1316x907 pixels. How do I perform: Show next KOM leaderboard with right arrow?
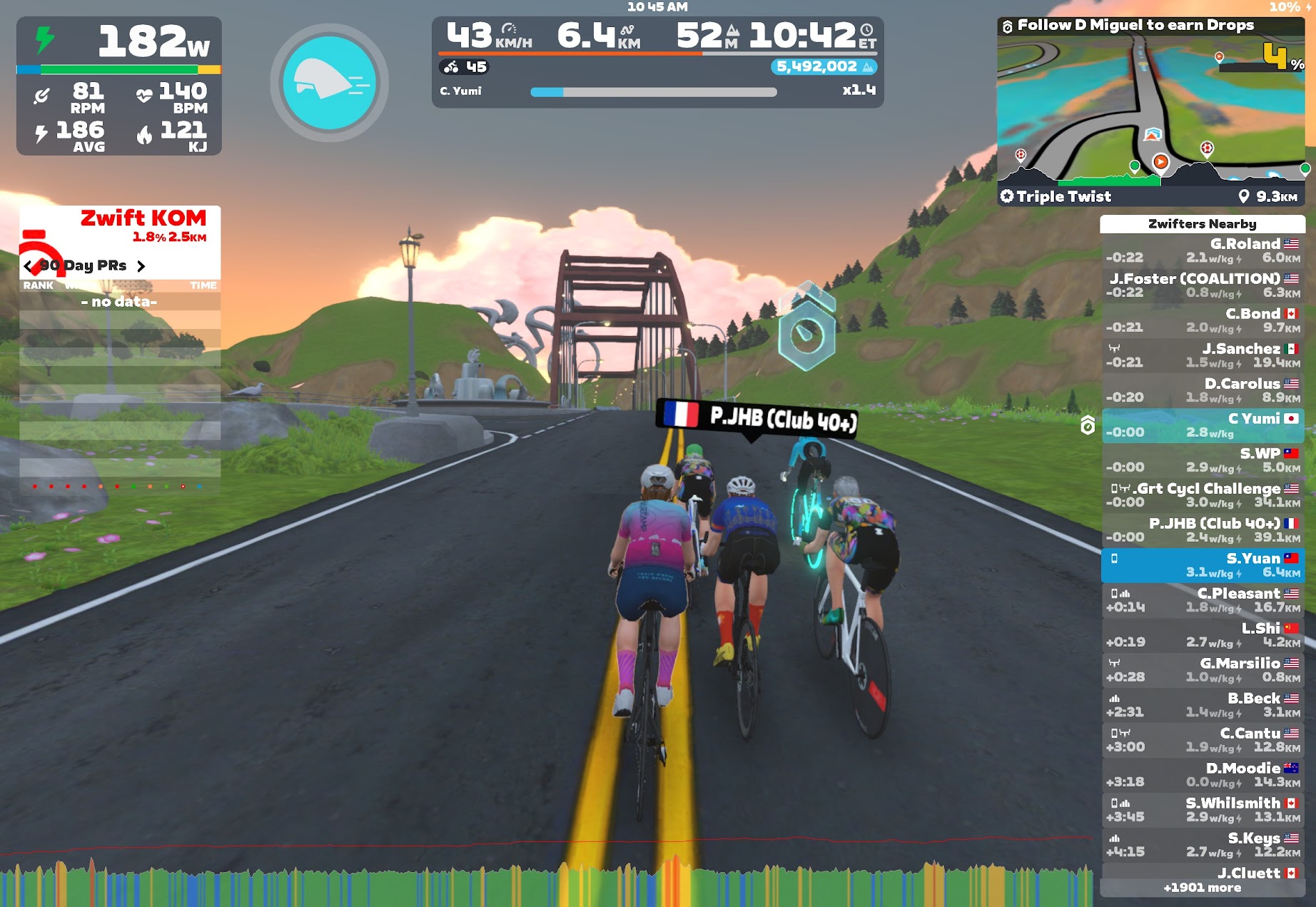click(141, 266)
